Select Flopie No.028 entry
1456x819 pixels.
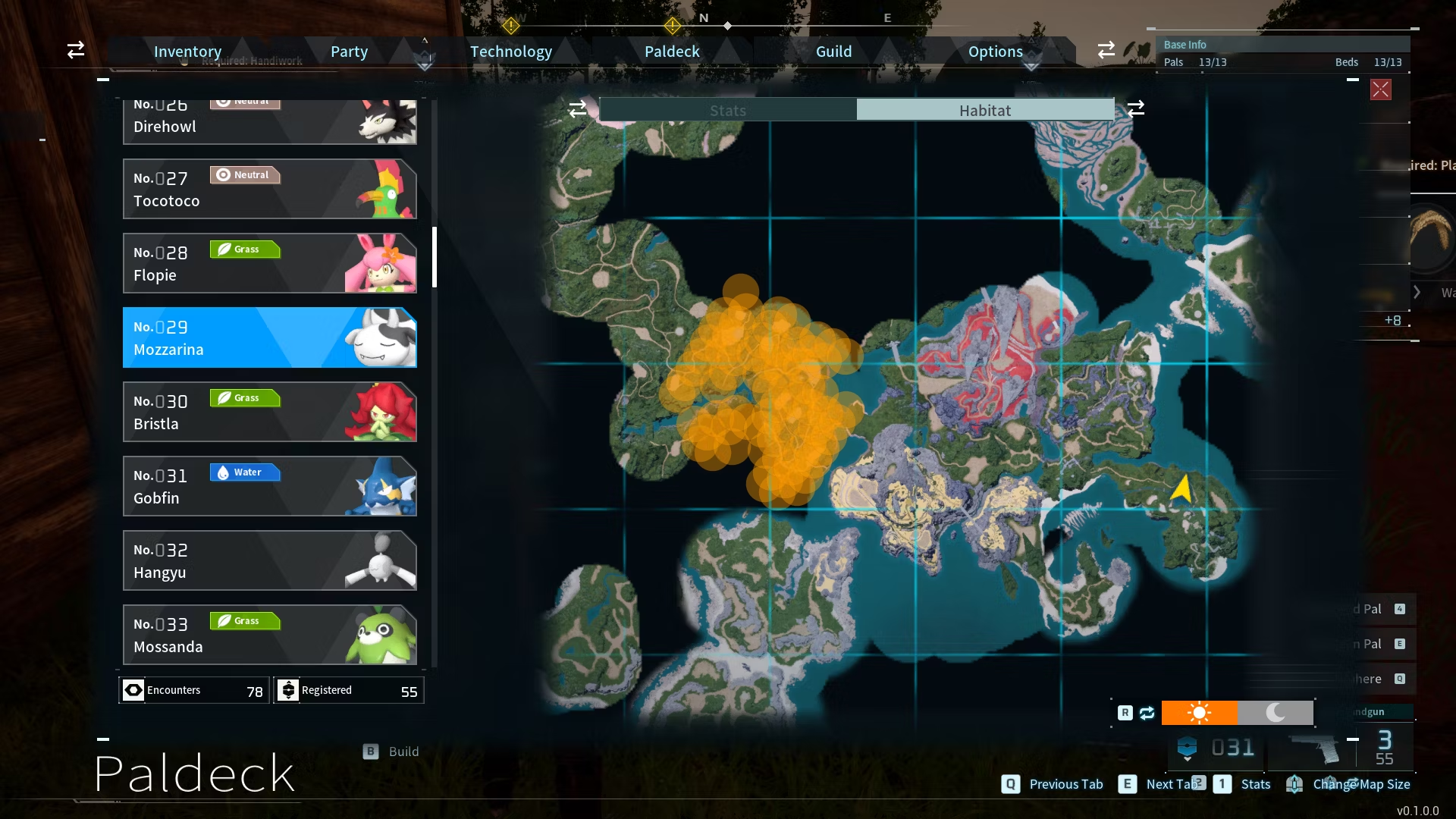point(269,263)
